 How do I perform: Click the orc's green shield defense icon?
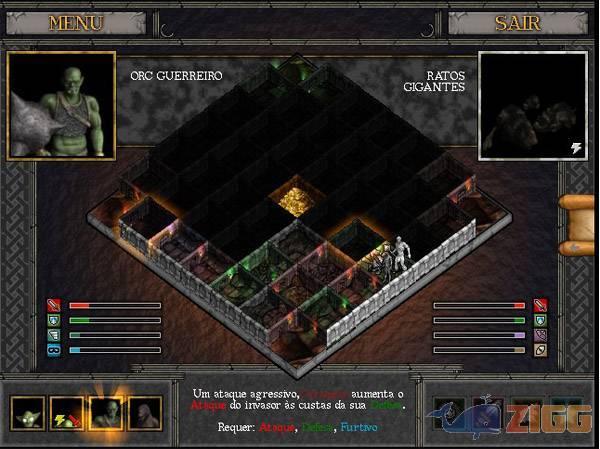54,320
